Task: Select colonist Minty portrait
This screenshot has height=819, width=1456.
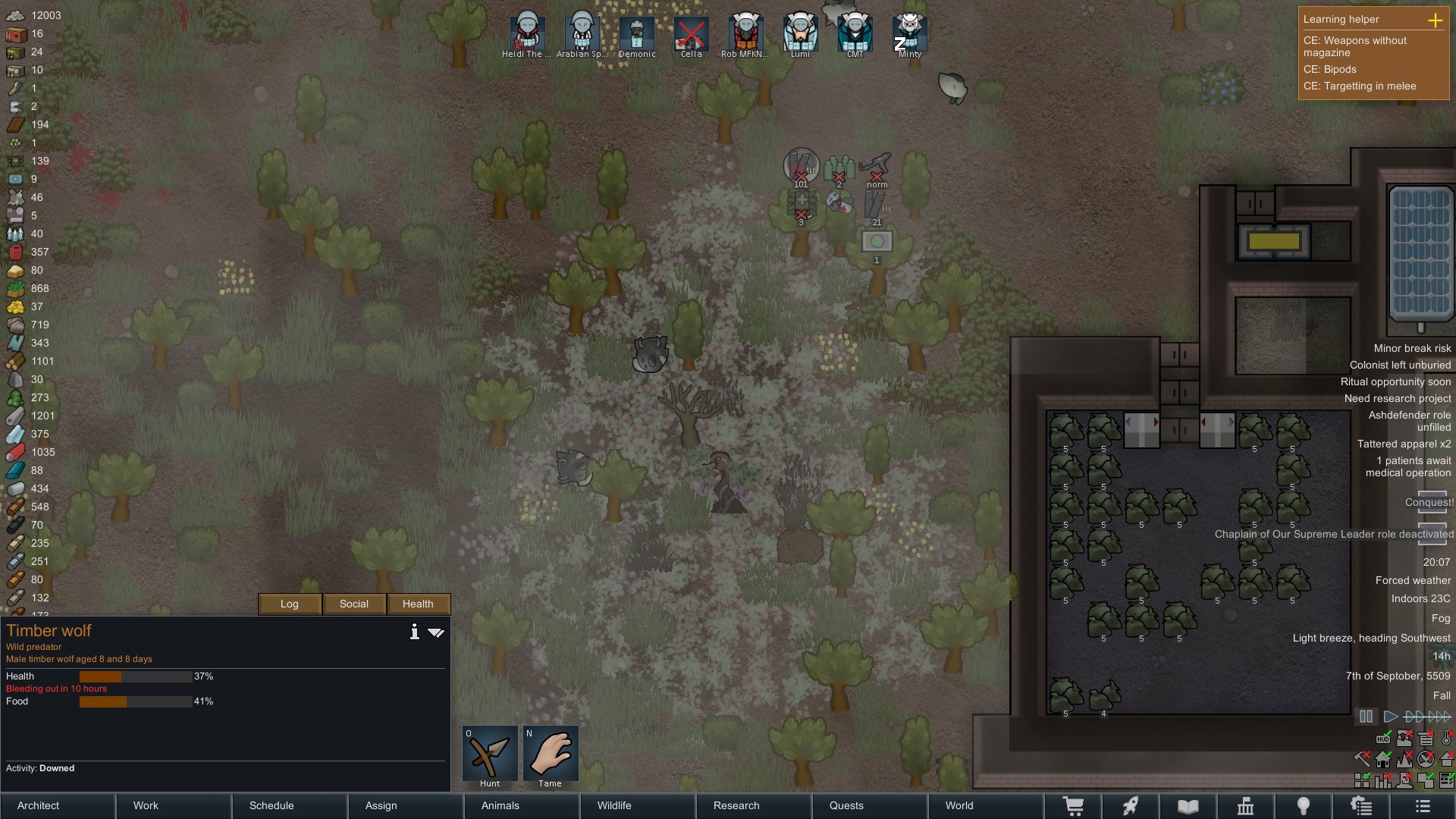Action: [x=909, y=33]
